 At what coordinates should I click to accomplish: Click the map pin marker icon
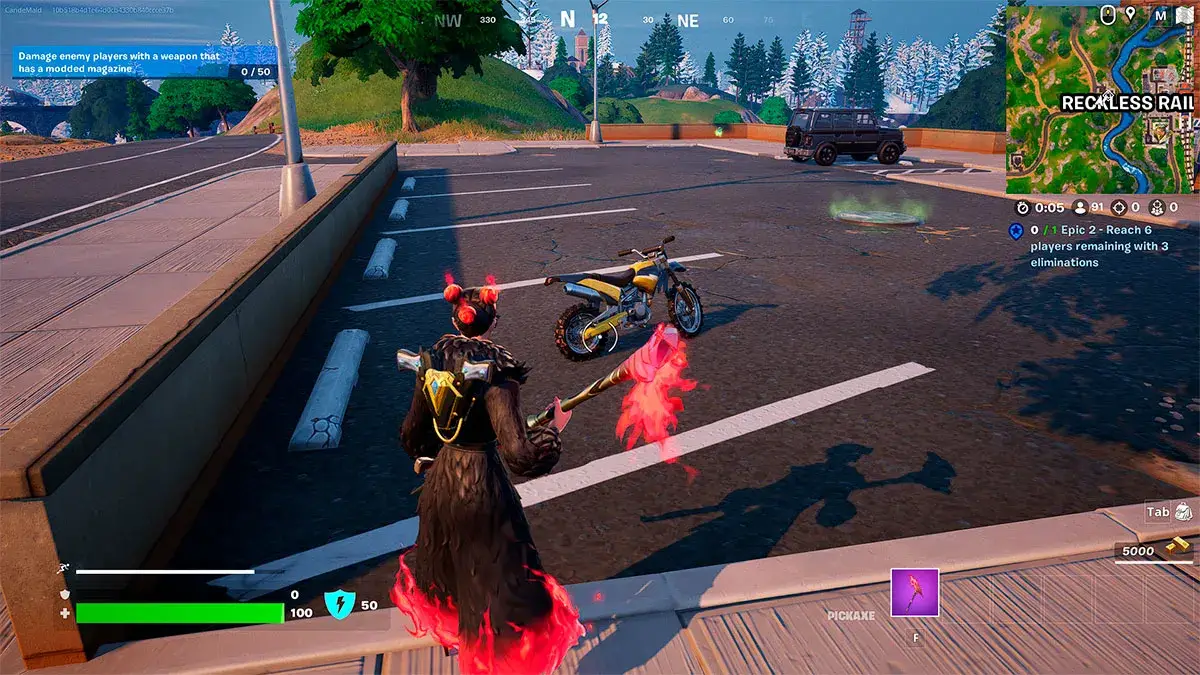click(1131, 14)
